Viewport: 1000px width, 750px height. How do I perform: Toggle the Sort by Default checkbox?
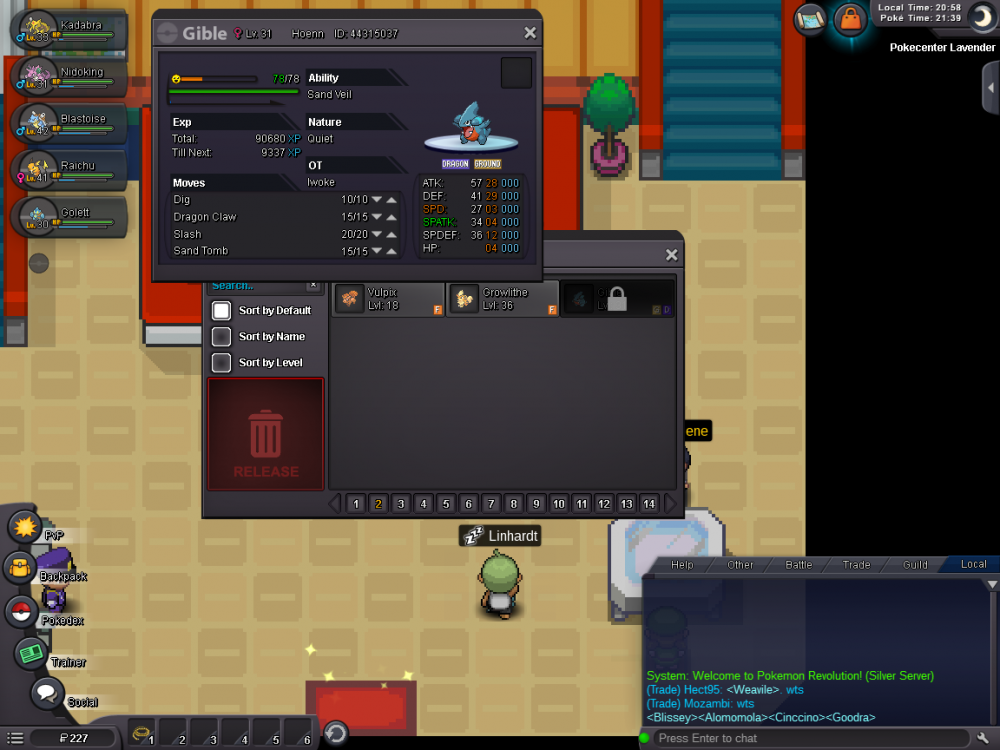click(222, 311)
